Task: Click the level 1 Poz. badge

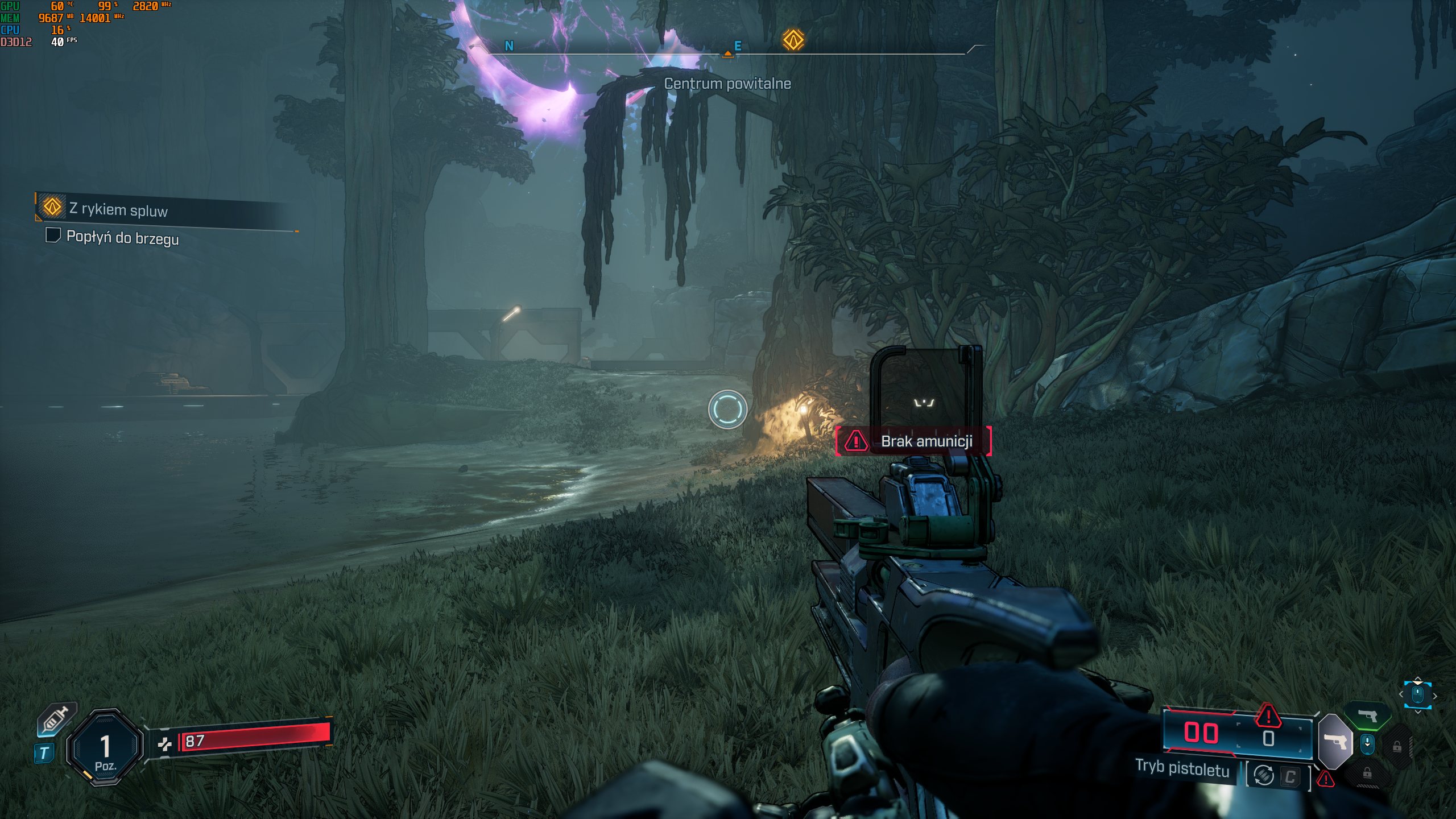Action: 105,748
